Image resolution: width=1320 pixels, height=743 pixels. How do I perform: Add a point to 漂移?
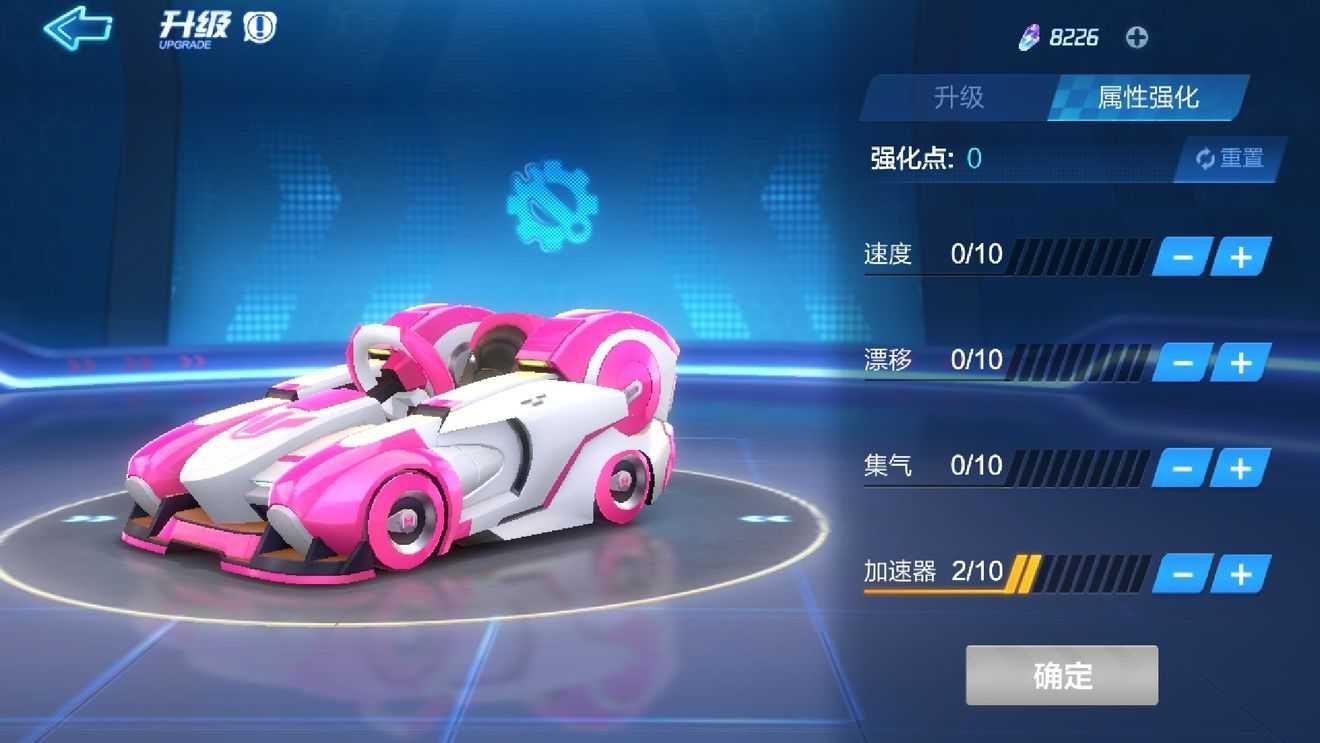click(x=1241, y=362)
